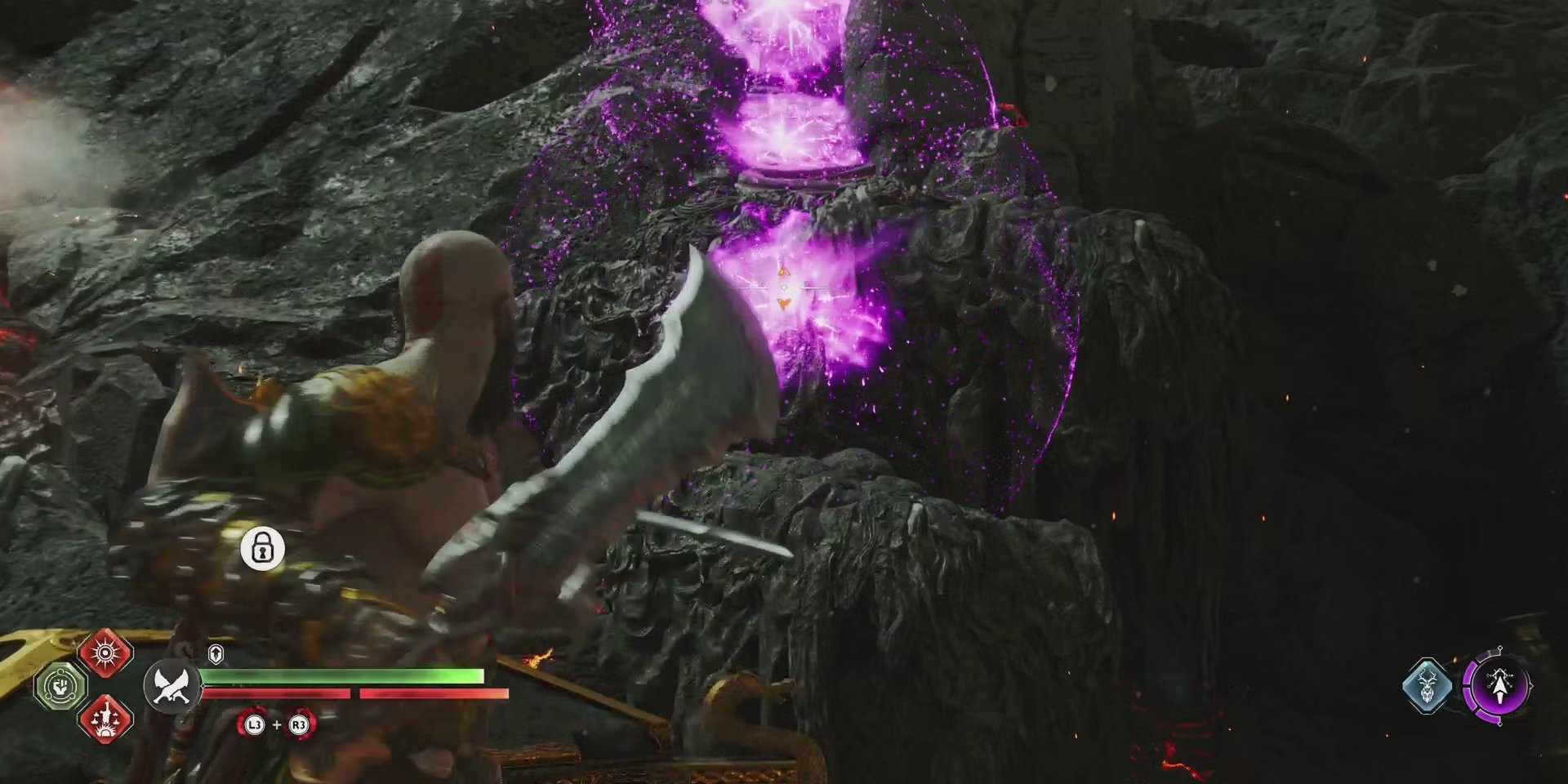The height and width of the screenshot is (784, 1568).
Task: Select the stag head companion ability
Action: click(1427, 685)
